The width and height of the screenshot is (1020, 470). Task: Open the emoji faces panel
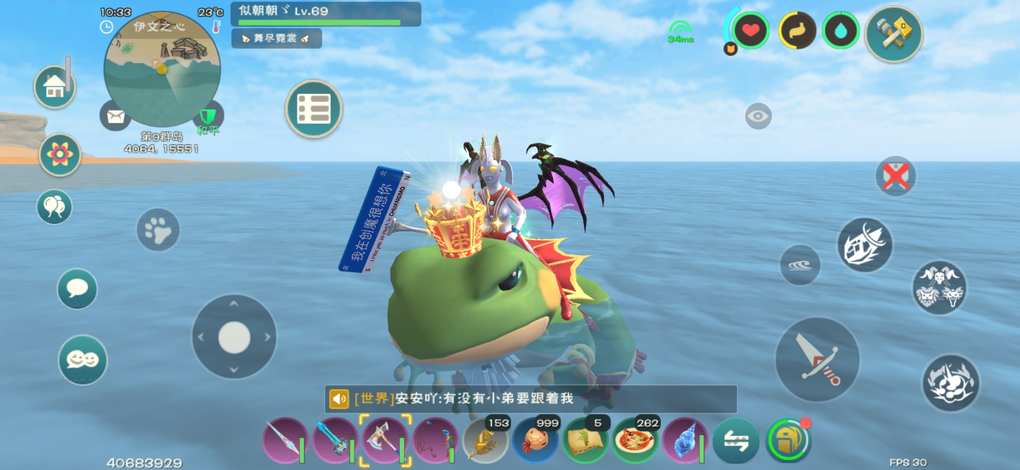[x=82, y=359]
